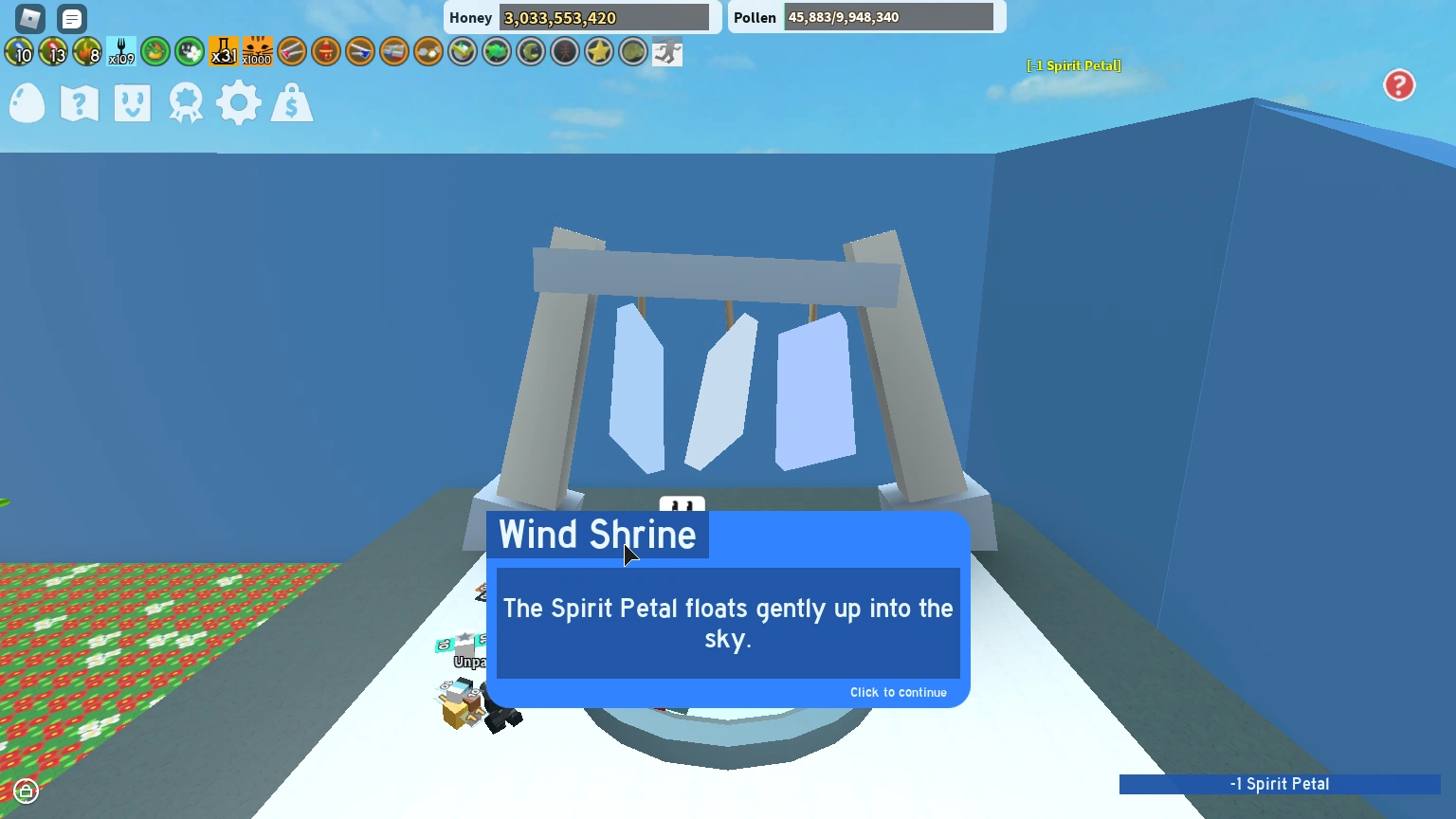Select the x31 science flask buff icon
Viewport: 1456px width, 819px height.
point(224,51)
